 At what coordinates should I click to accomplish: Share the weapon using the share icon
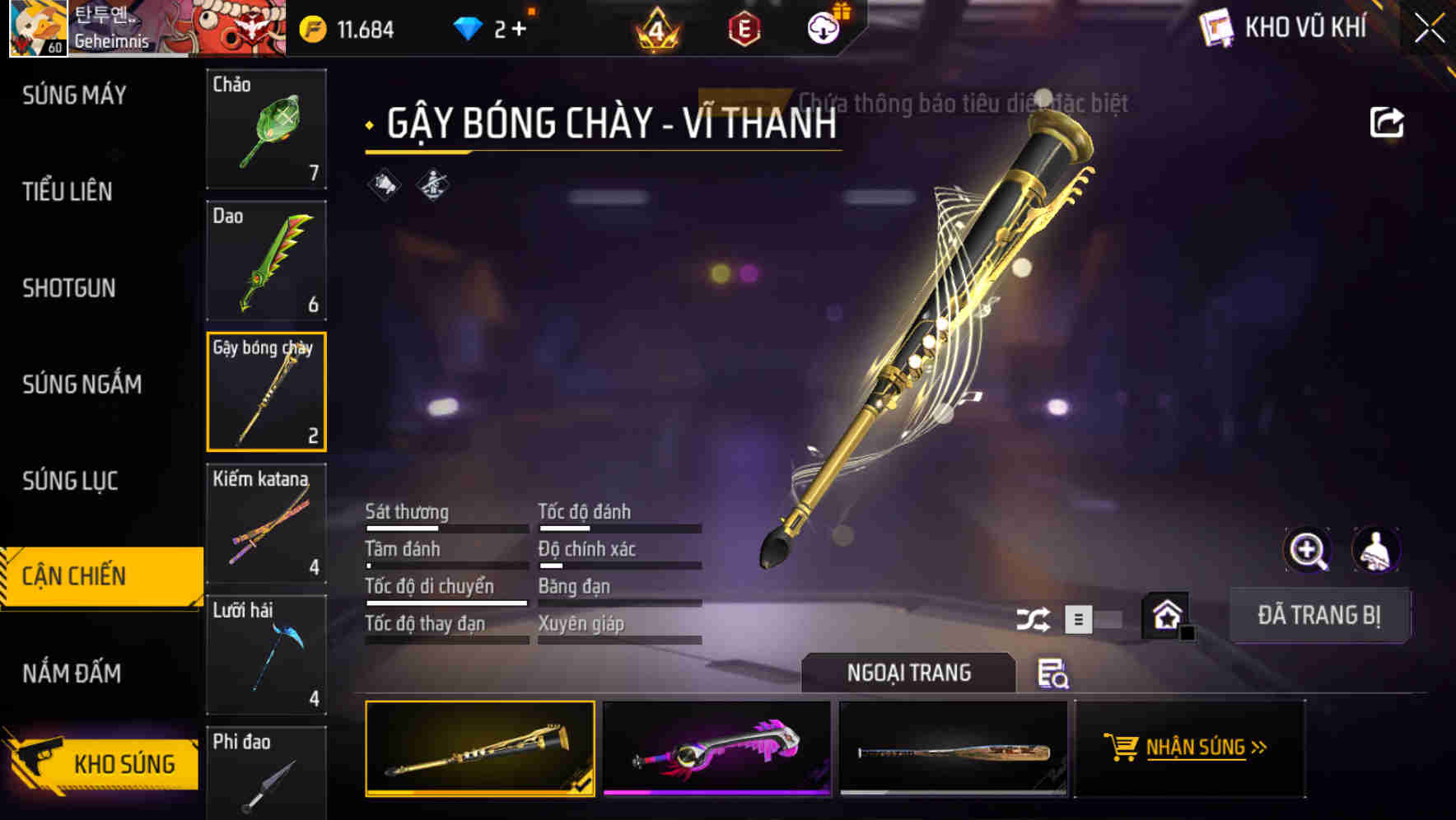pyautogui.click(x=1387, y=121)
